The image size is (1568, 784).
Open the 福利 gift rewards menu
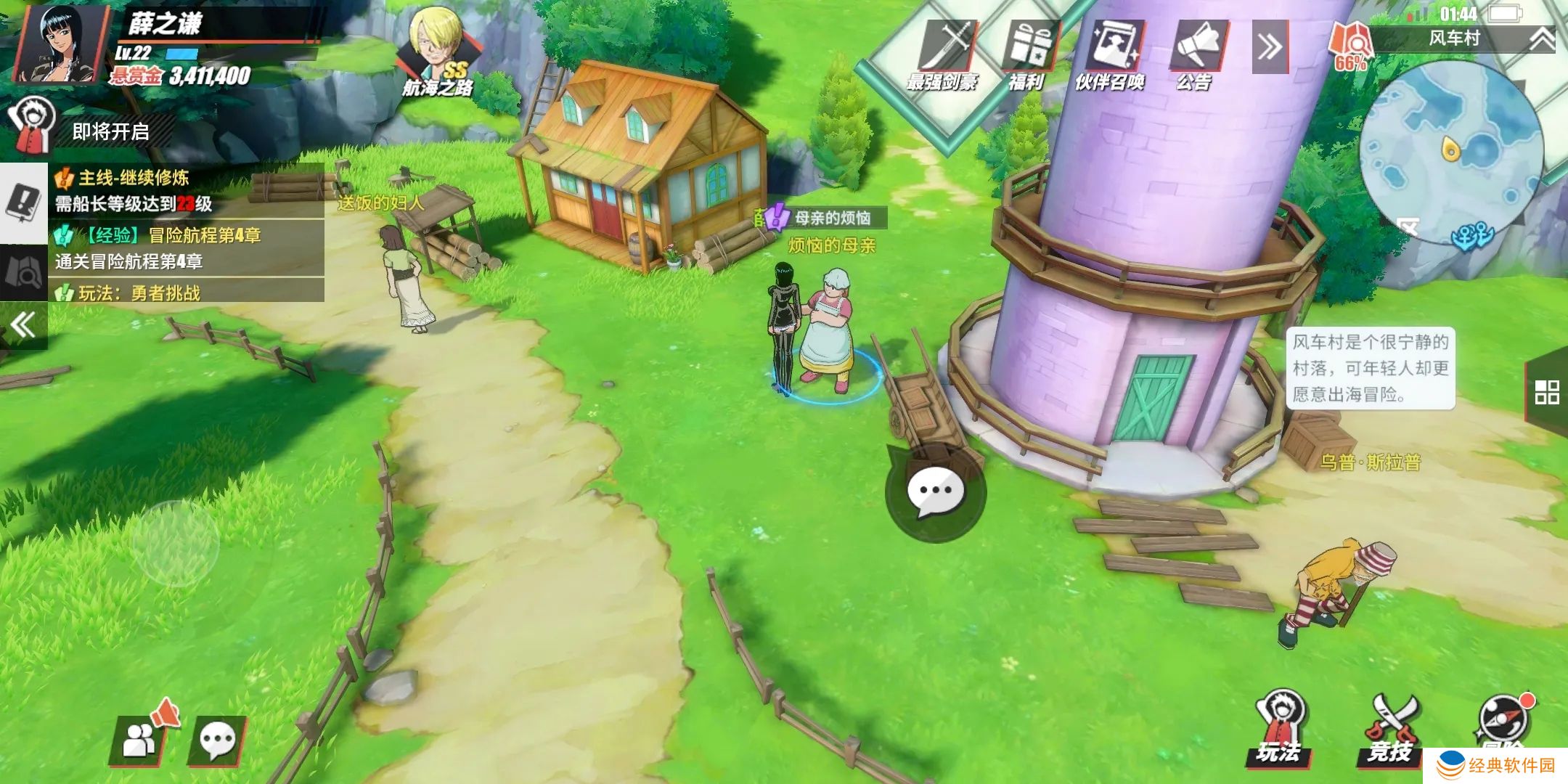(1028, 54)
